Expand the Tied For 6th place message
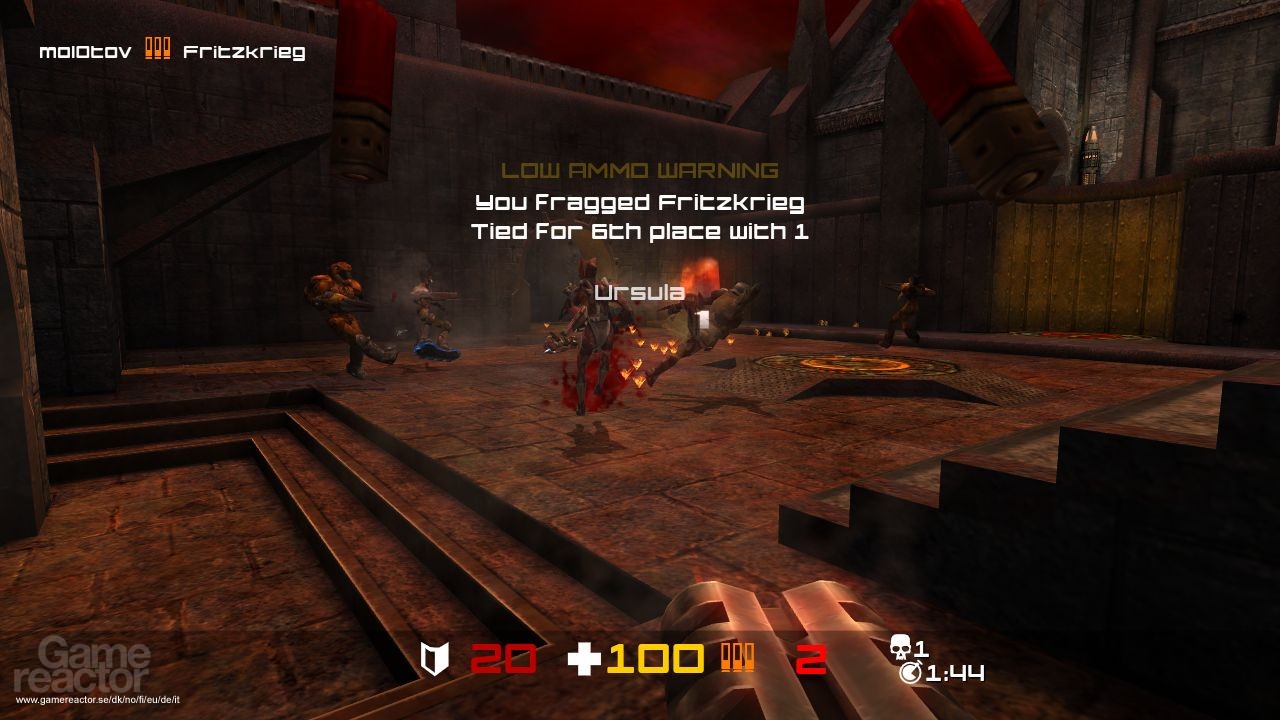 click(x=640, y=230)
